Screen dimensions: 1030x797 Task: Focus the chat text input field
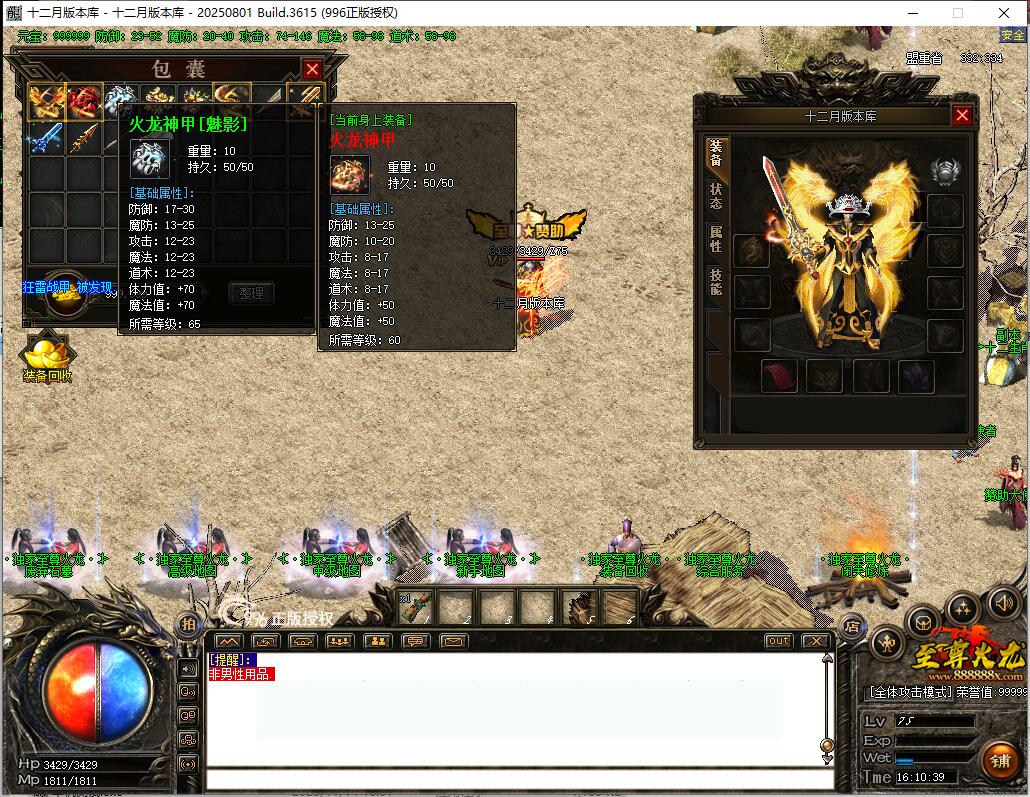pyautogui.click(x=520, y=780)
